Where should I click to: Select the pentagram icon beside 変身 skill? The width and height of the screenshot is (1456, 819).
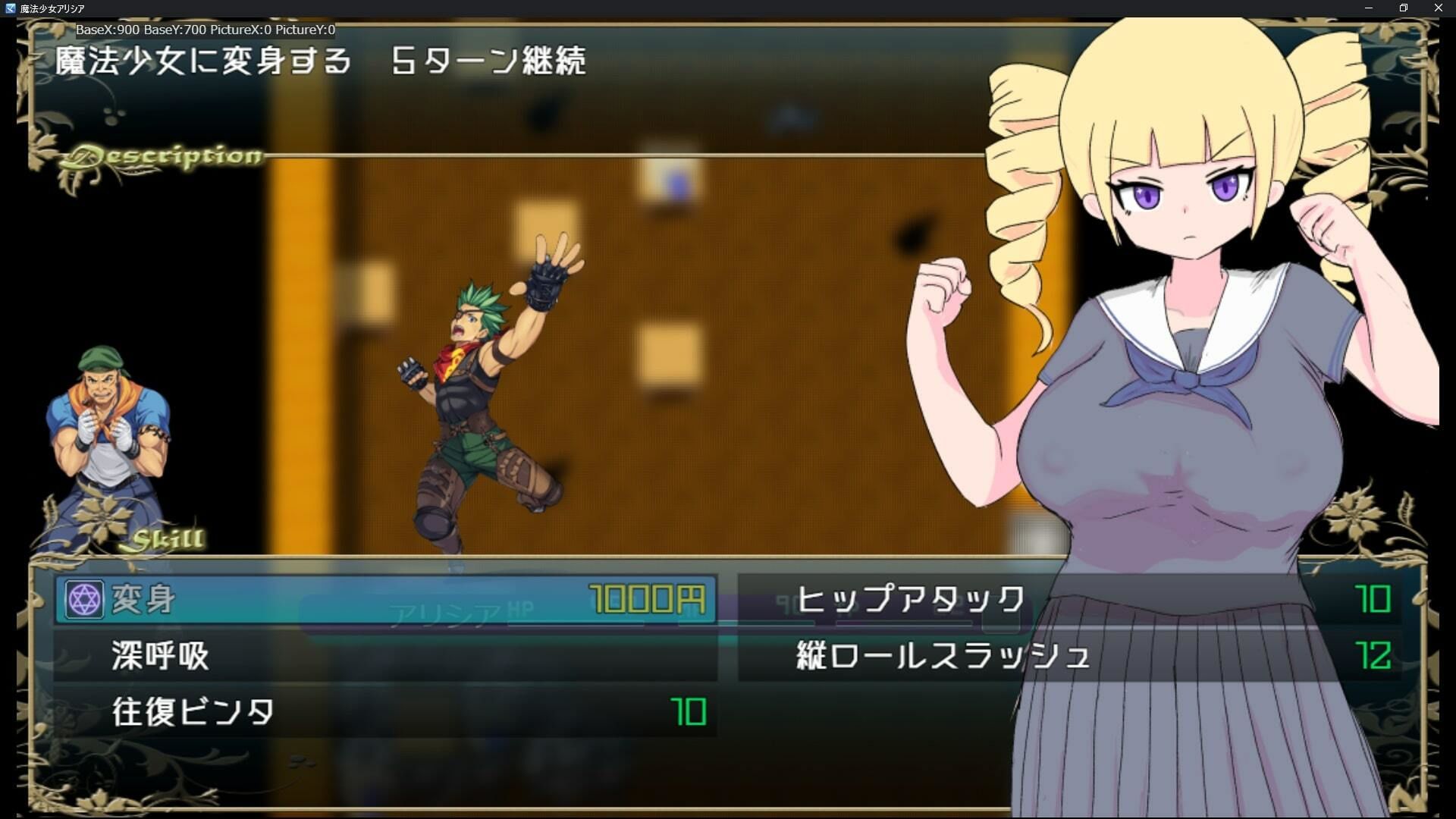click(85, 597)
